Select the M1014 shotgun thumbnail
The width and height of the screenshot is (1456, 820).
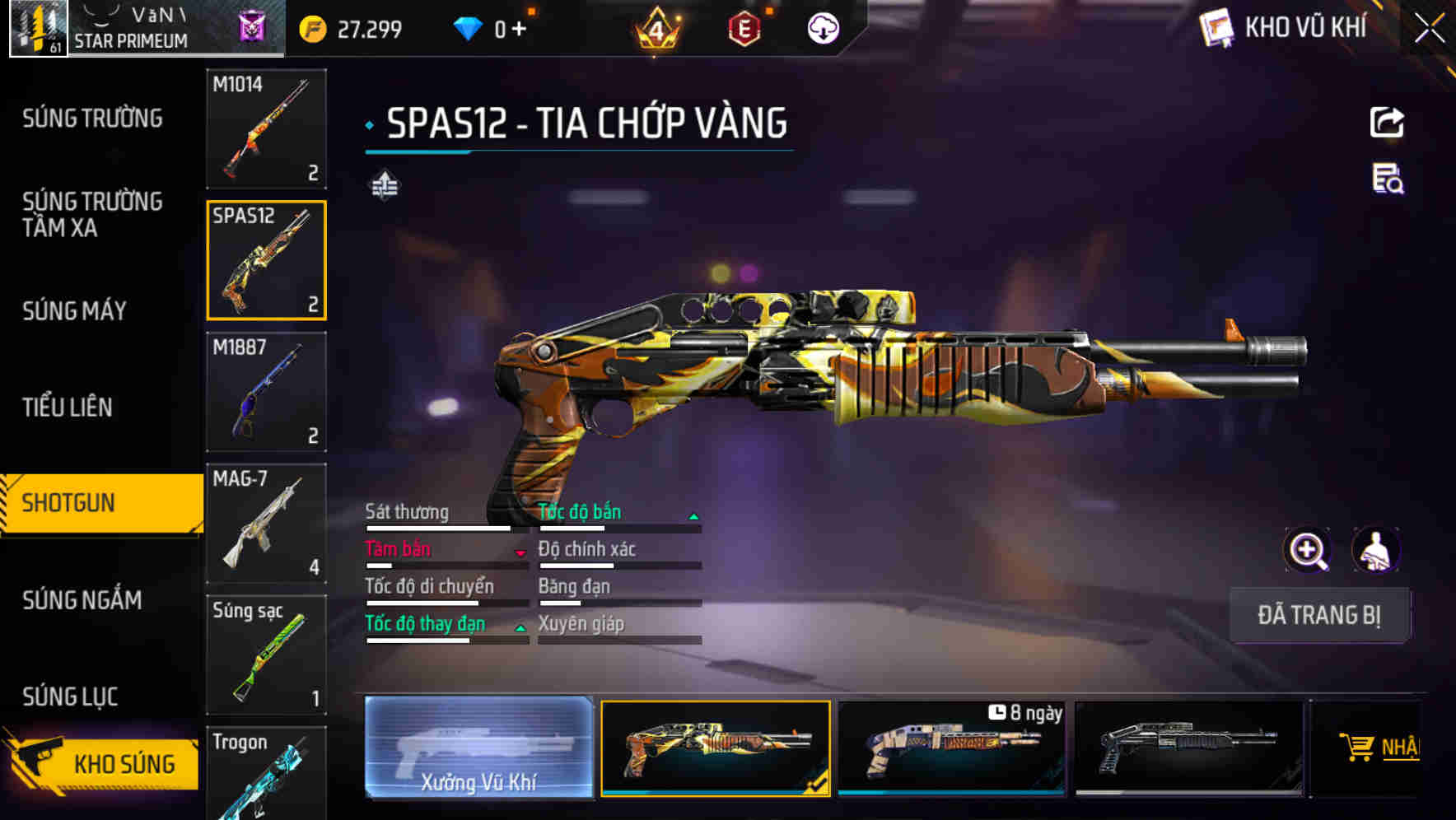pos(266,130)
